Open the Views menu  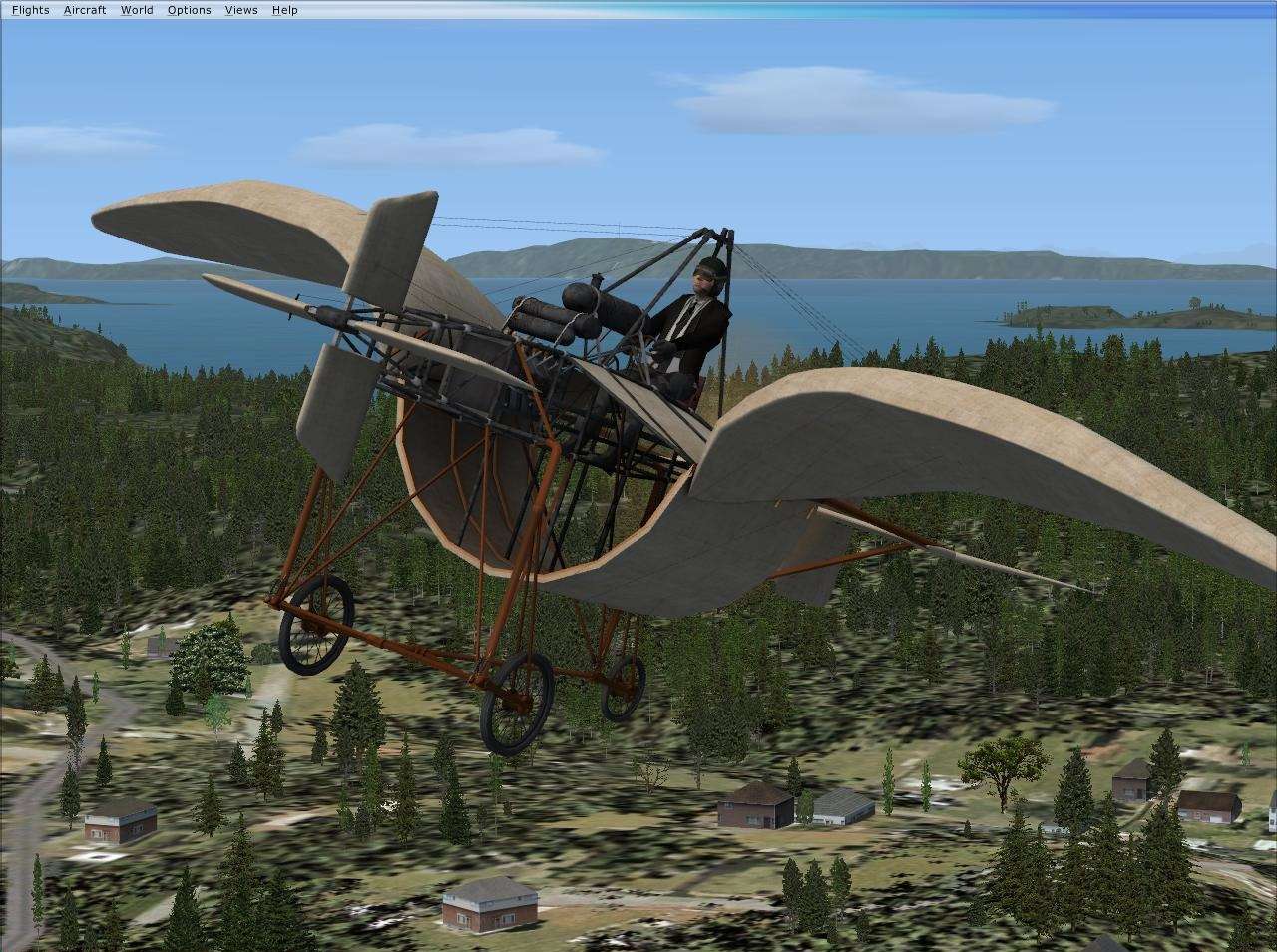(x=239, y=9)
